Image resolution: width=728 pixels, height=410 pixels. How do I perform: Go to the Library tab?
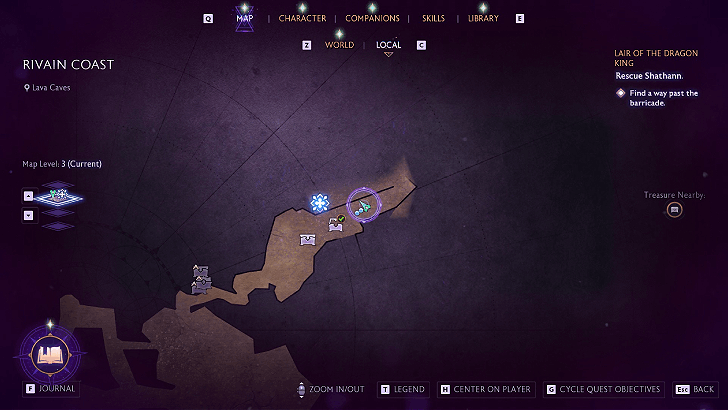(x=483, y=18)
